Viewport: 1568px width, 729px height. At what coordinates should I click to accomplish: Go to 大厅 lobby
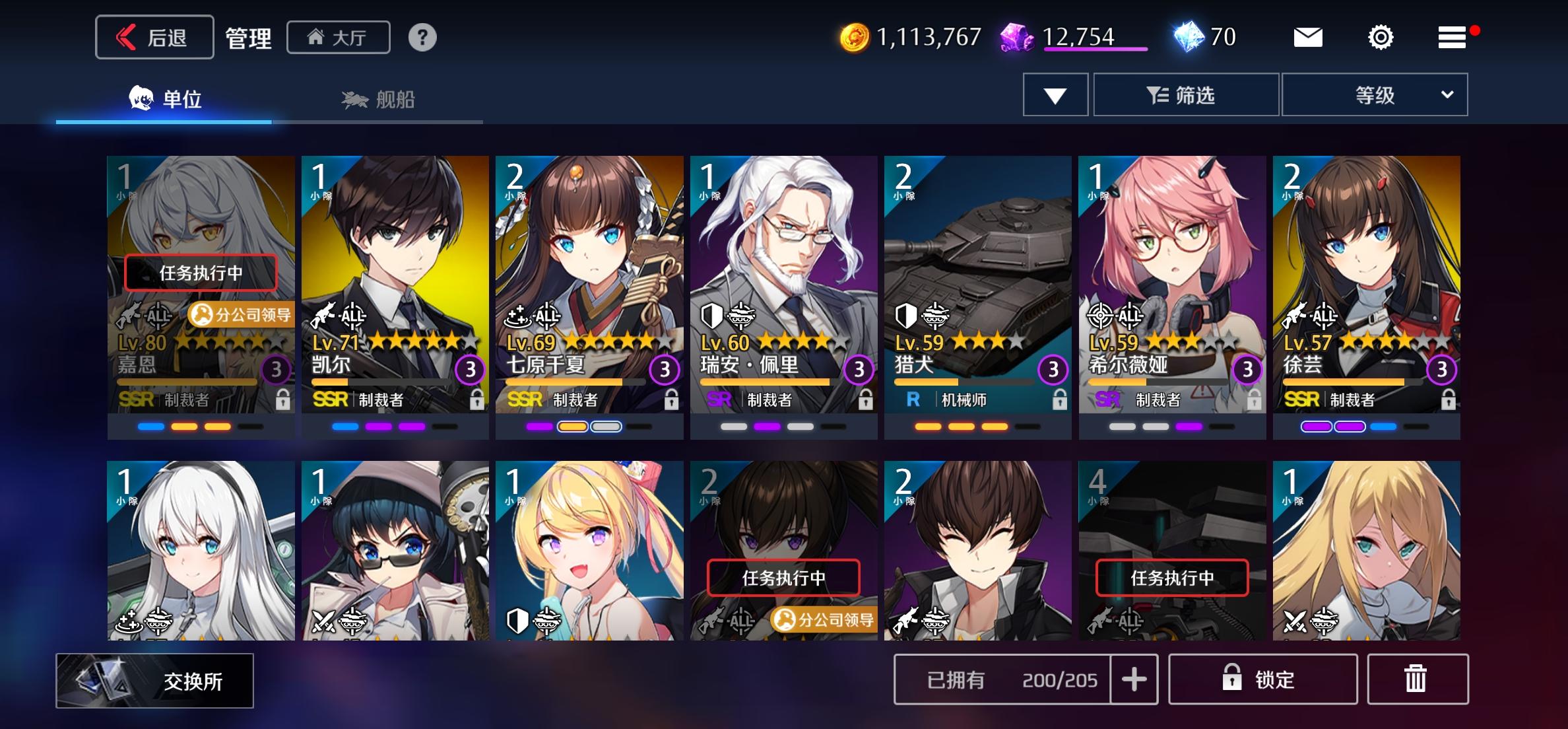[339, 38]
